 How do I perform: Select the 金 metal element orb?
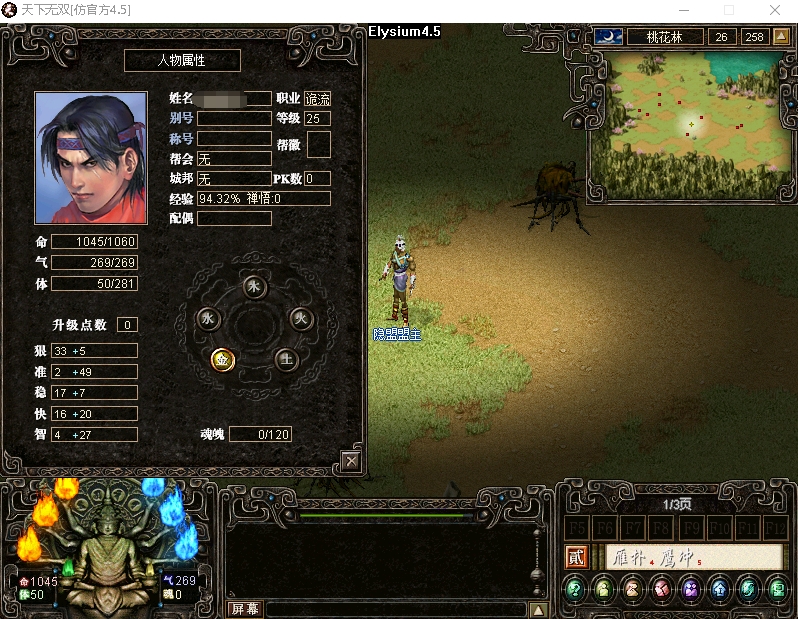pos(223,359)
